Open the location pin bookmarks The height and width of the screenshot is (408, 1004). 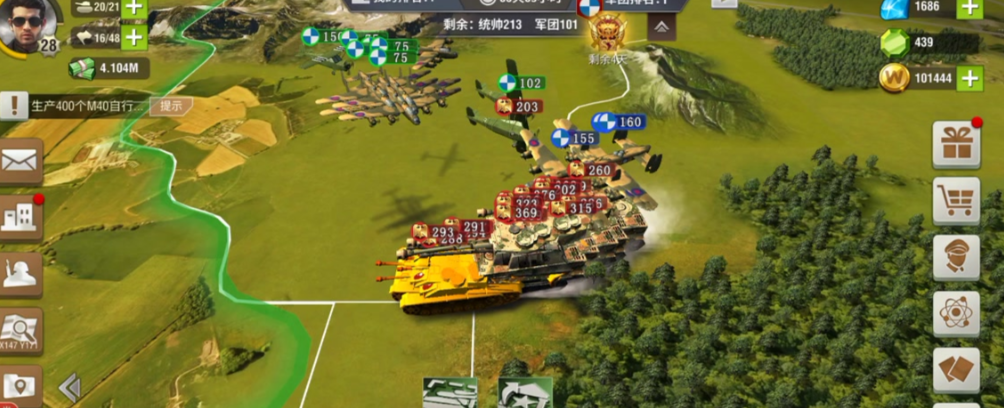(x=21, y=386)
